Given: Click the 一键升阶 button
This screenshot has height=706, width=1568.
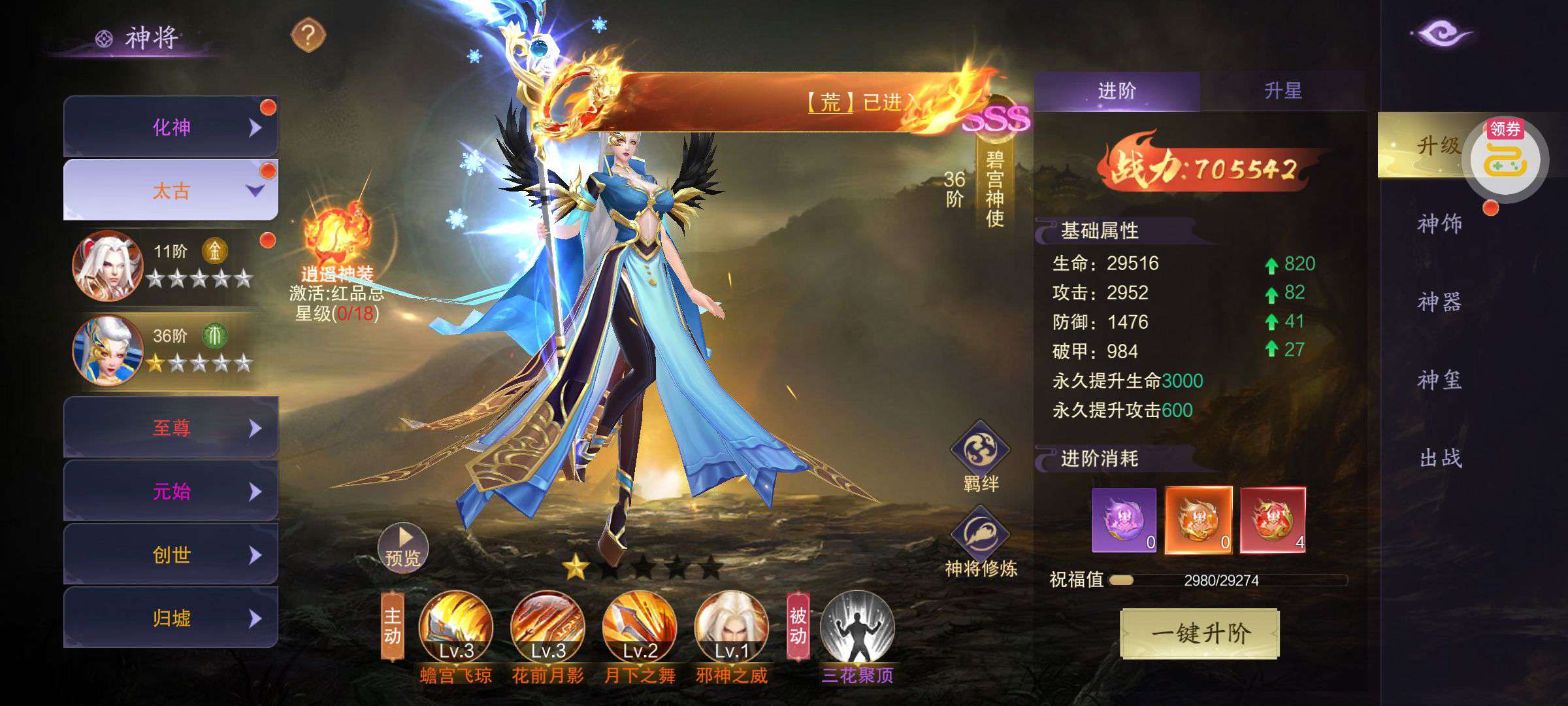Looking at the screenshot, I should coord(1200,633).
